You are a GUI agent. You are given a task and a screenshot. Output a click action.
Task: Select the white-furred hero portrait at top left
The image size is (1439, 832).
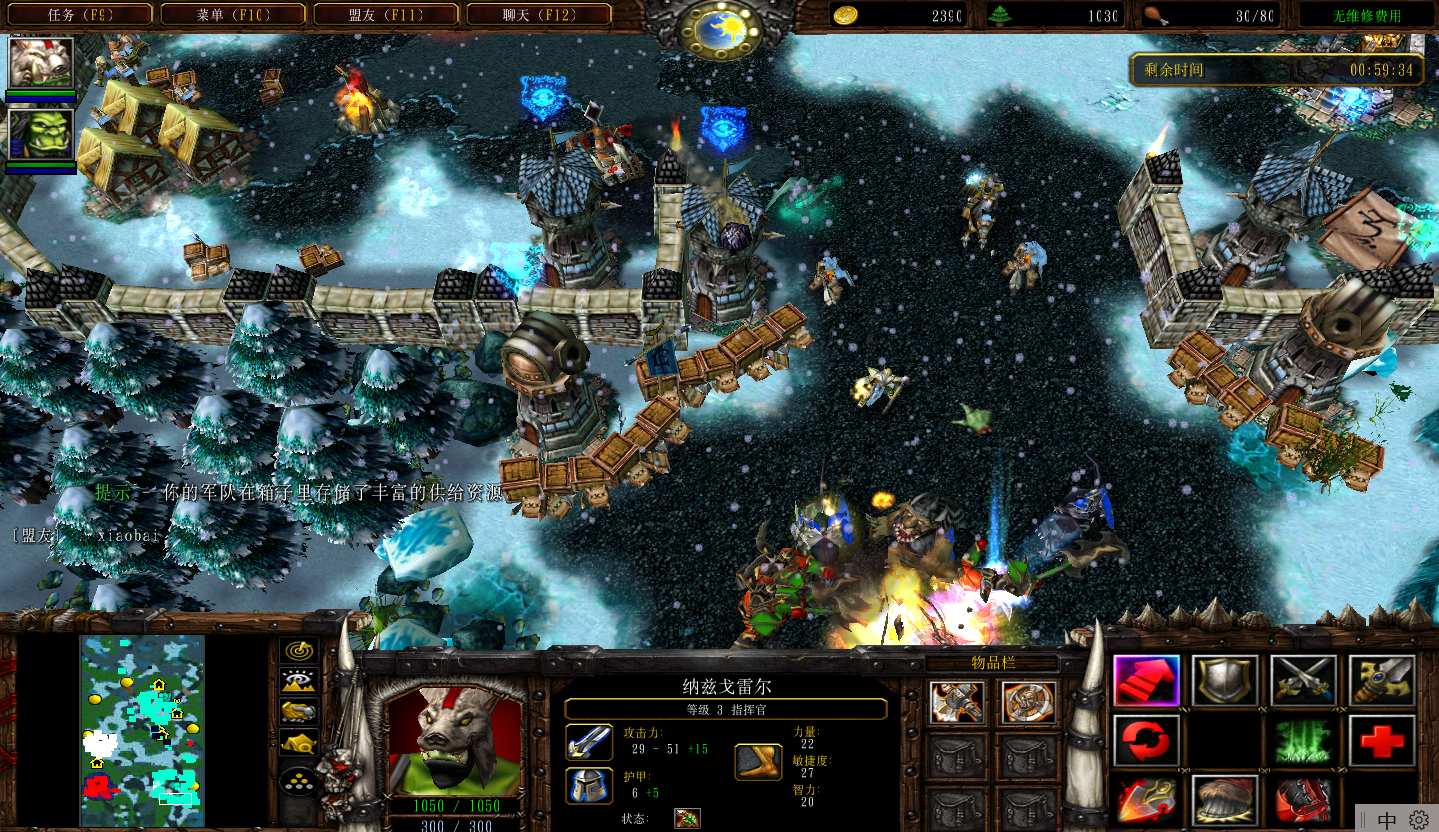pyautogui.click(x=41, y=63)
